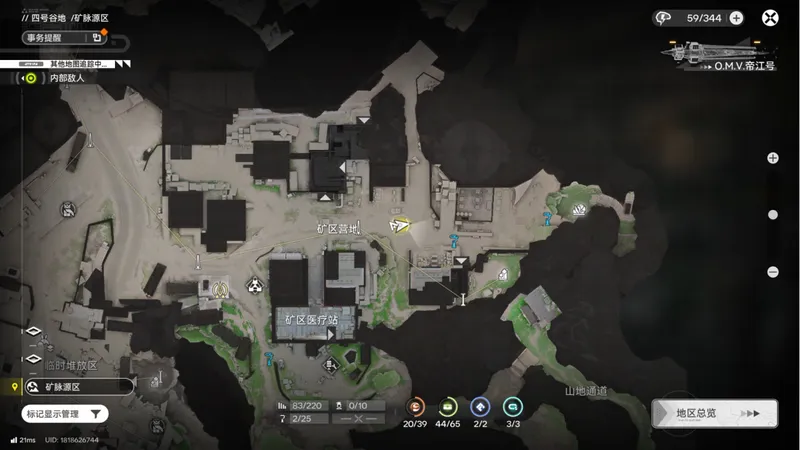Click the 矿区医疗站 map label

click(305, 319)
